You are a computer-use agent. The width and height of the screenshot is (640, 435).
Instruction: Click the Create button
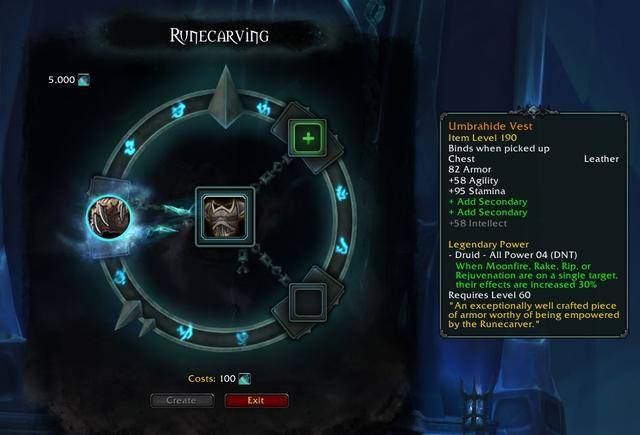182,400
